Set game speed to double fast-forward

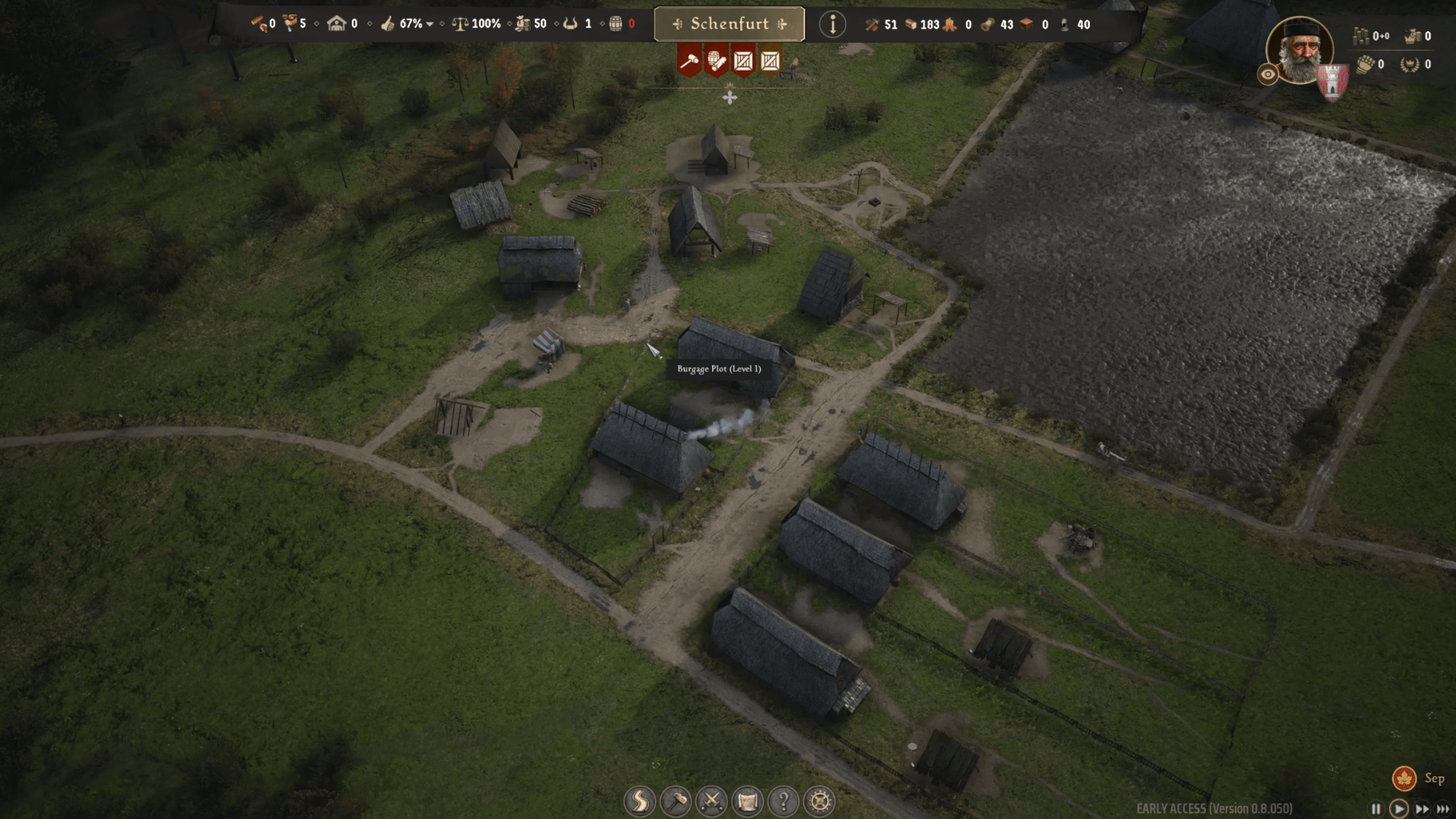[x=1422, y=809]
